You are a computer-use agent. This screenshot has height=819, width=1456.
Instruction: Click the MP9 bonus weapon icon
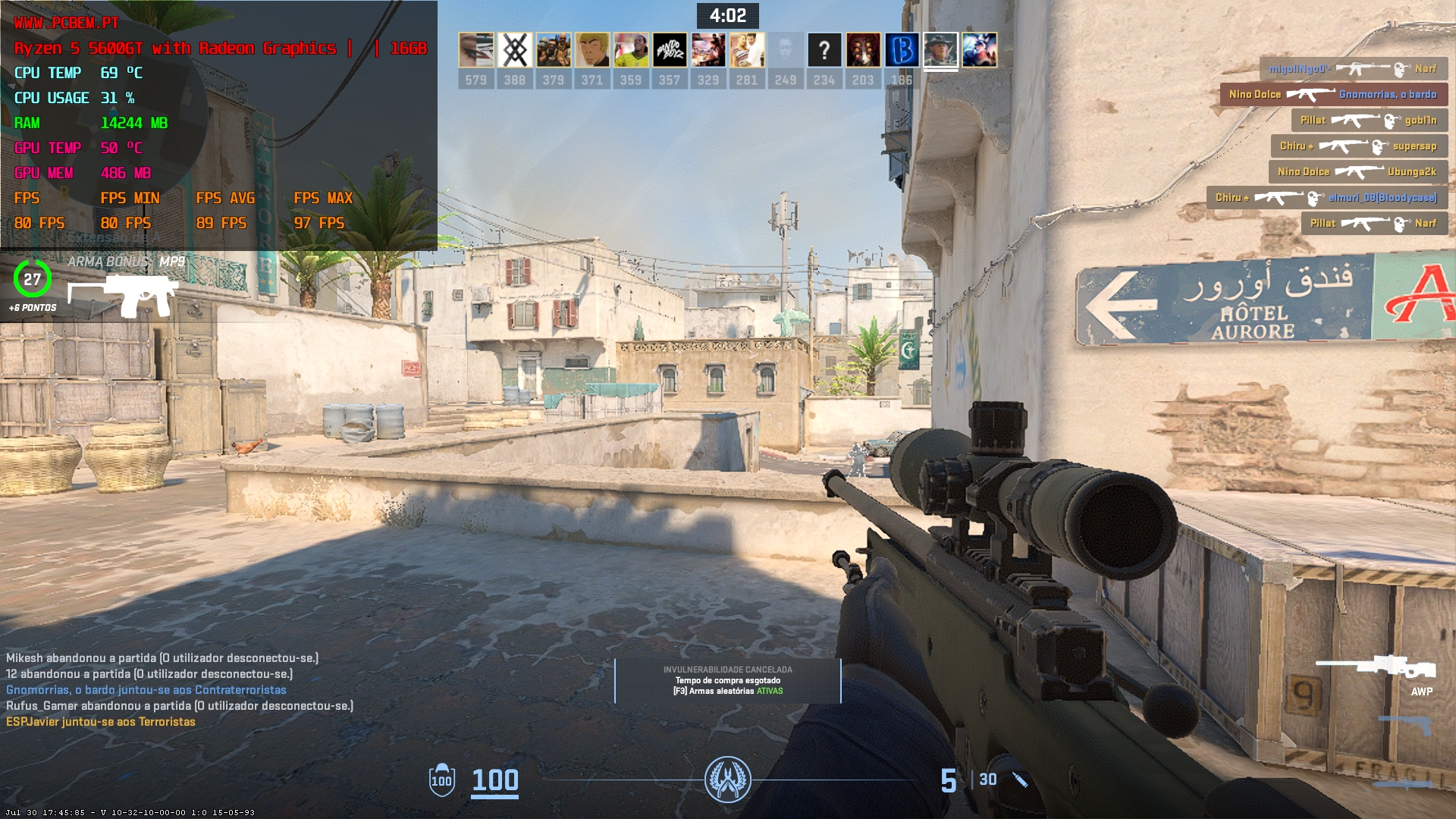(x=124, y=294)
